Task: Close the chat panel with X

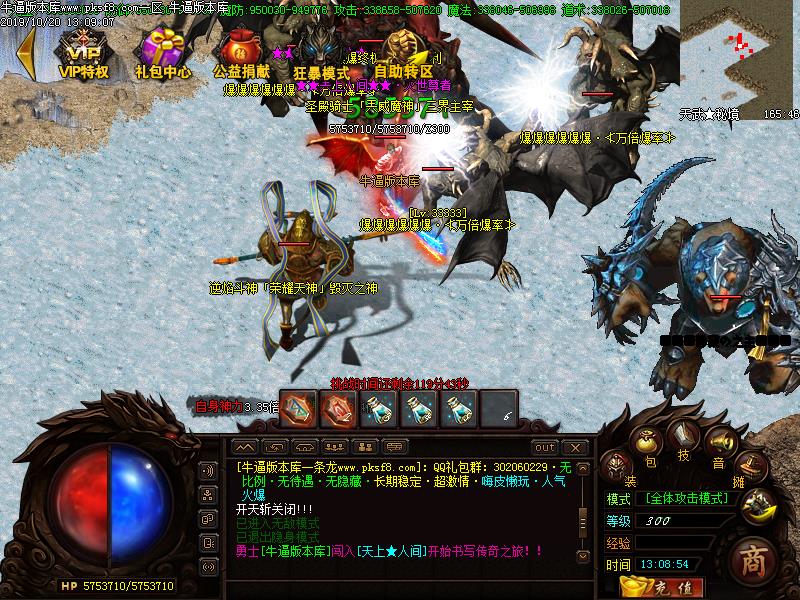Action: [574, 447]
